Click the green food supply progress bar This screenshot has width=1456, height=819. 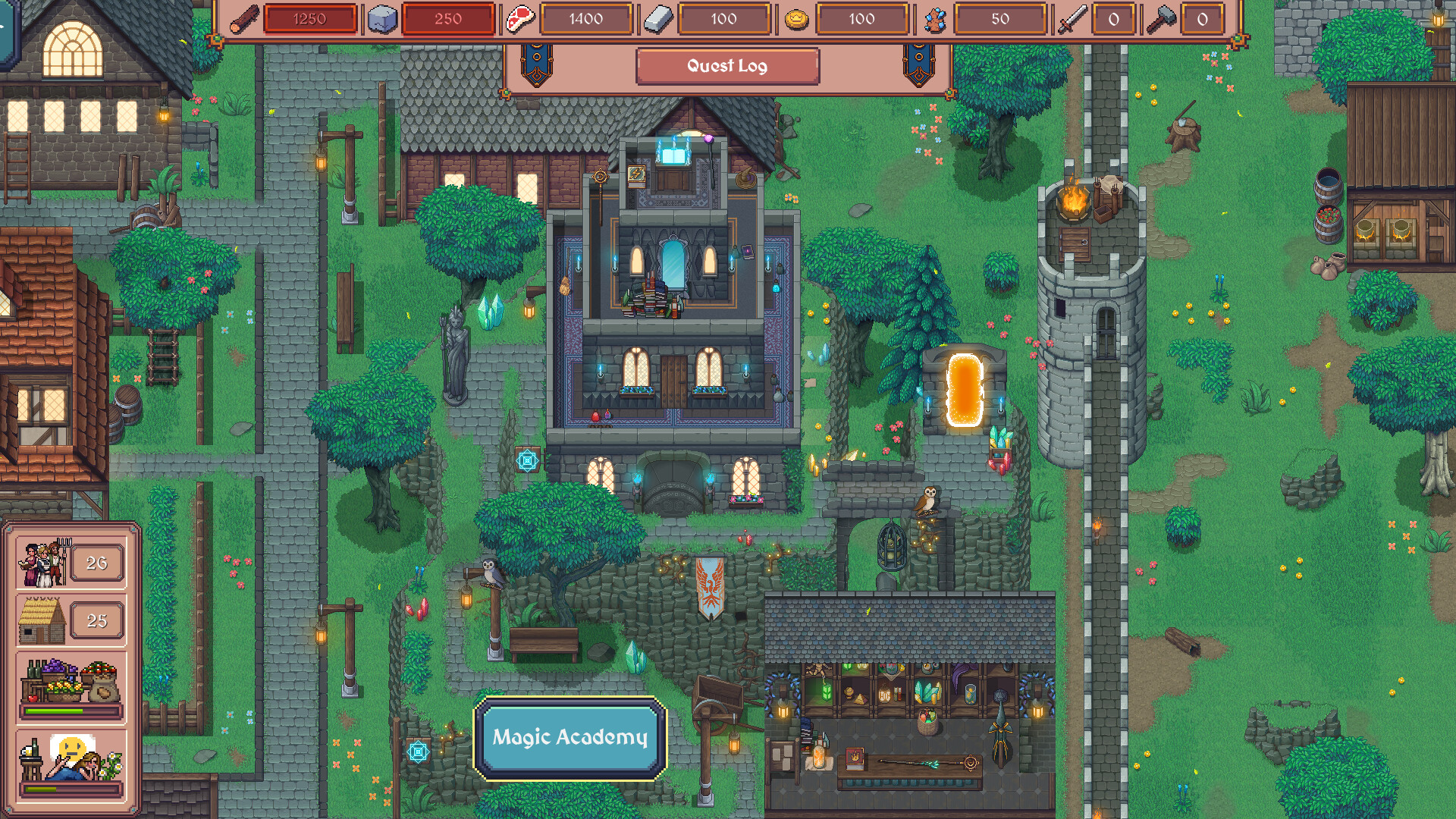click(x=71, y=710)
